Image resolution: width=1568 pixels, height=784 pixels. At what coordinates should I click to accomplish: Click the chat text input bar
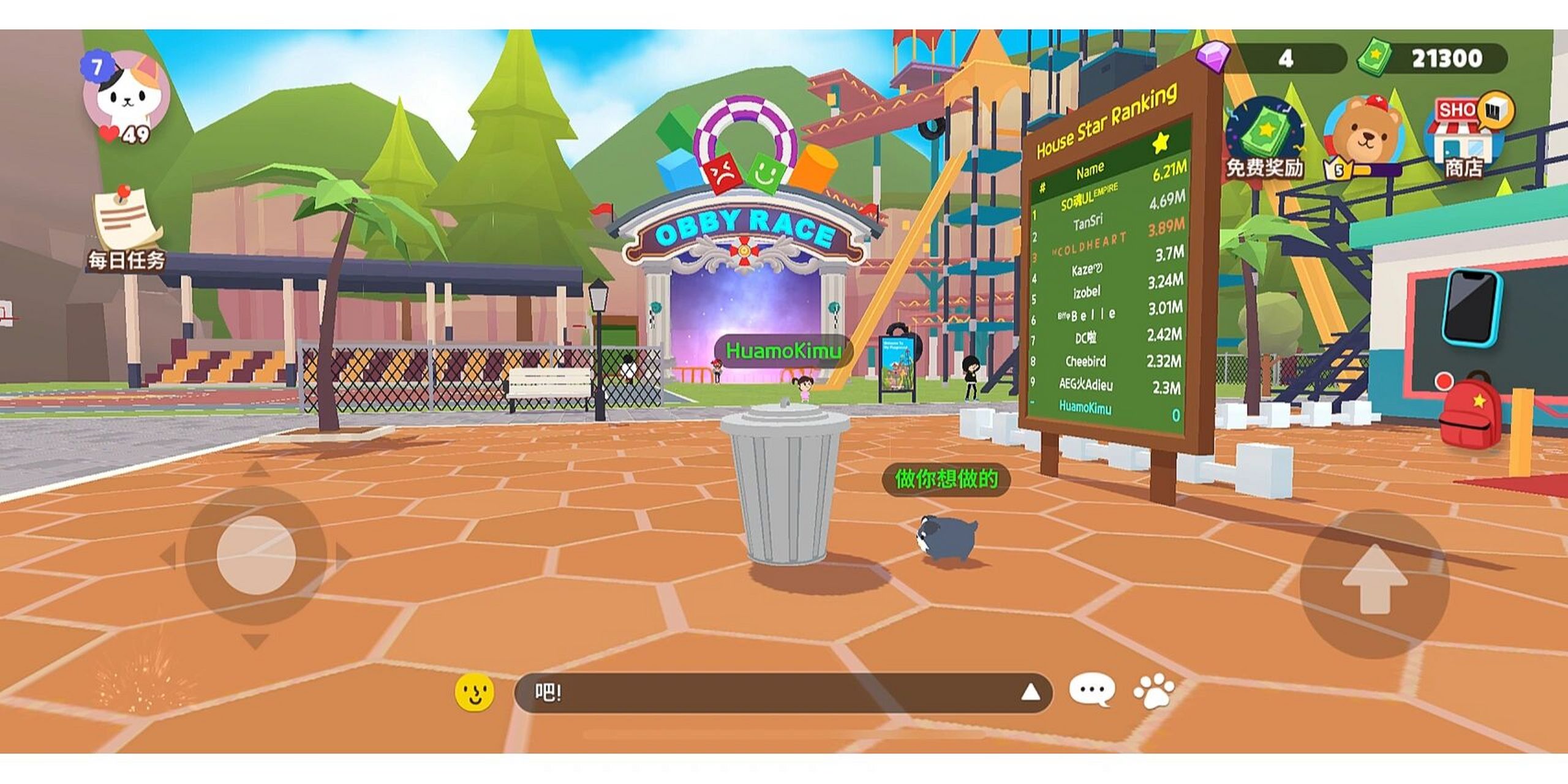[x=766, y=693]
